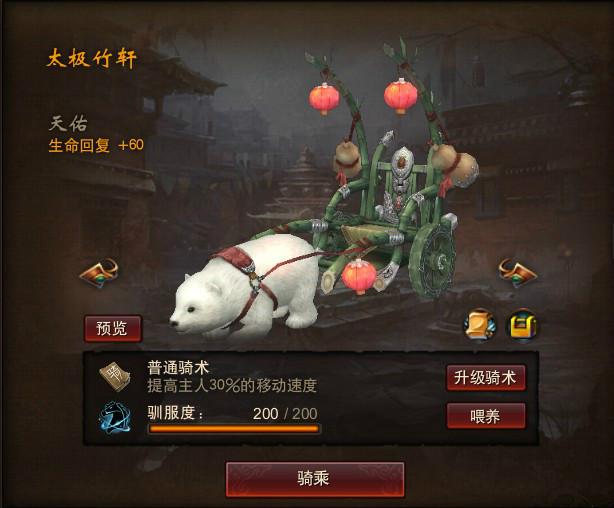Click the 骑乘 (Ride) button
The width and height of the screenshot is (614, 508).
pos(315,479)
